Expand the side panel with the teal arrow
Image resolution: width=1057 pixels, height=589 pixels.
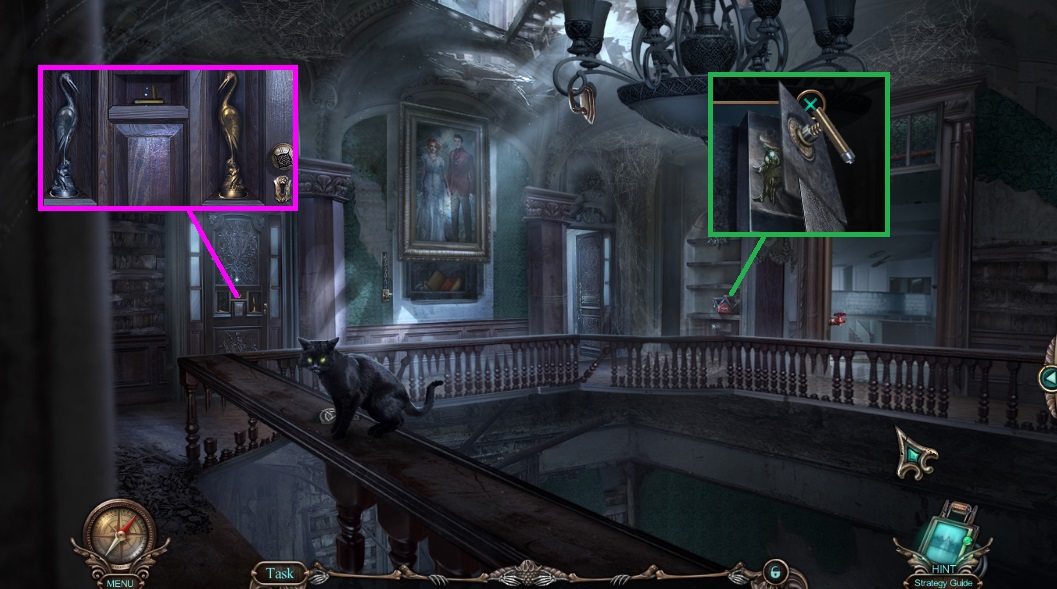pos(1048,378)
